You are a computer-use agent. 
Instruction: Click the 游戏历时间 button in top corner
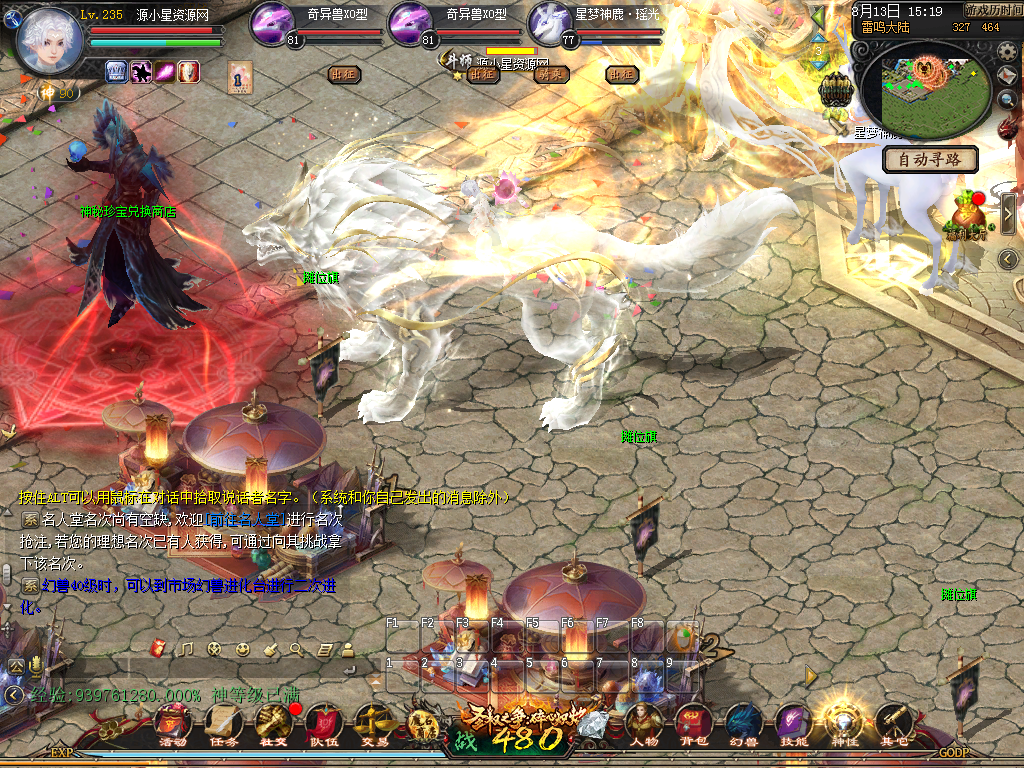point(992,10)
